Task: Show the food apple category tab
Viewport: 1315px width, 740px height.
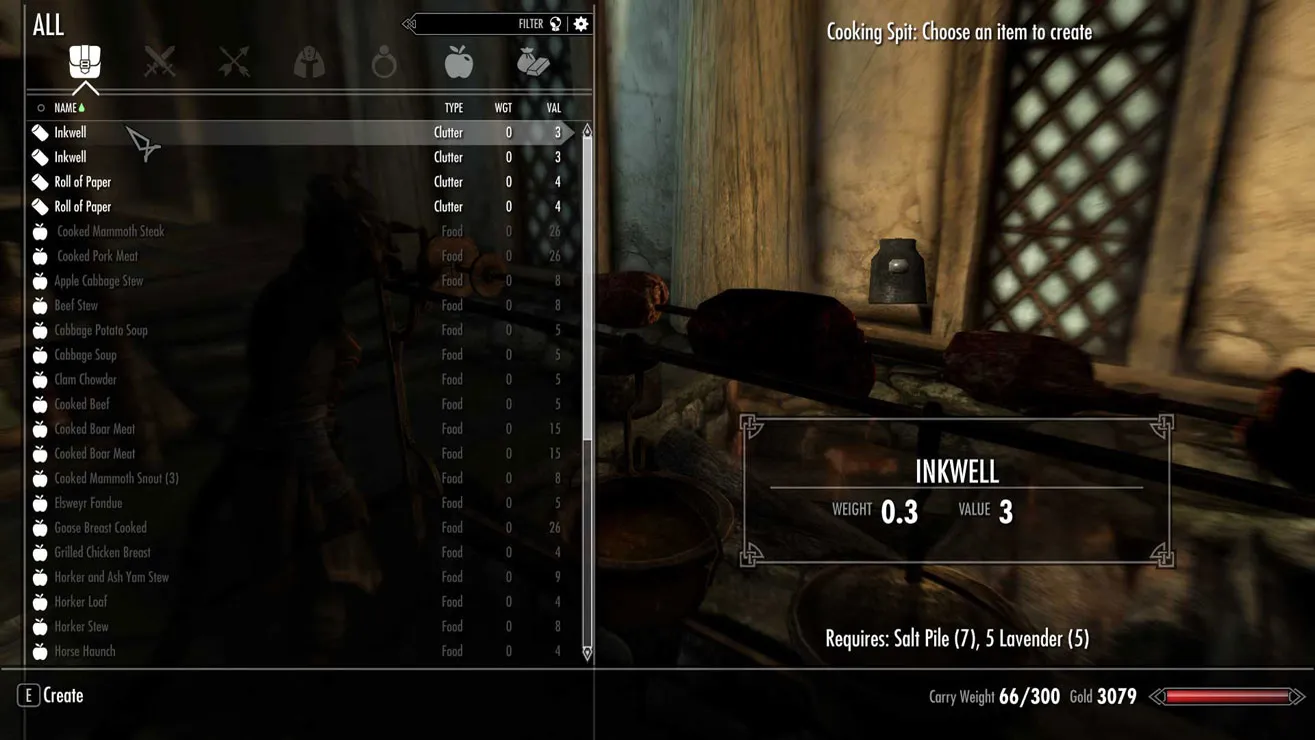Action: (x=459, y=63)
